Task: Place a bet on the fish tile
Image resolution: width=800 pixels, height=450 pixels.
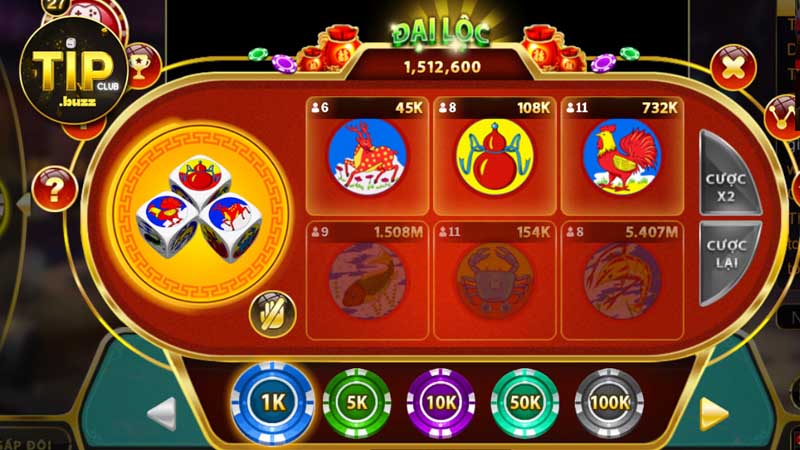Action: [x=366, y=280]
